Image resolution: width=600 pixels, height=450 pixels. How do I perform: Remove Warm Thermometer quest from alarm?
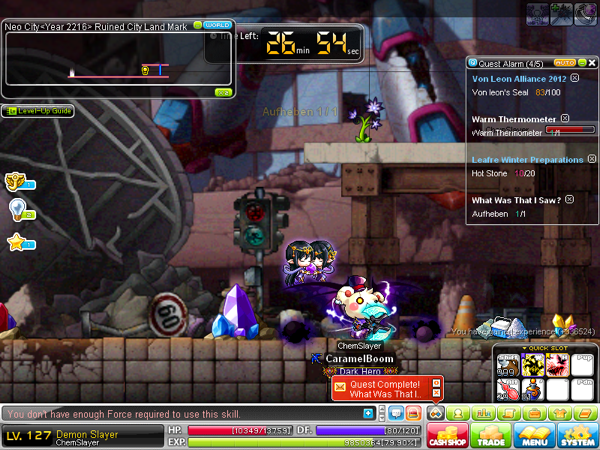(x=565, y=118)
